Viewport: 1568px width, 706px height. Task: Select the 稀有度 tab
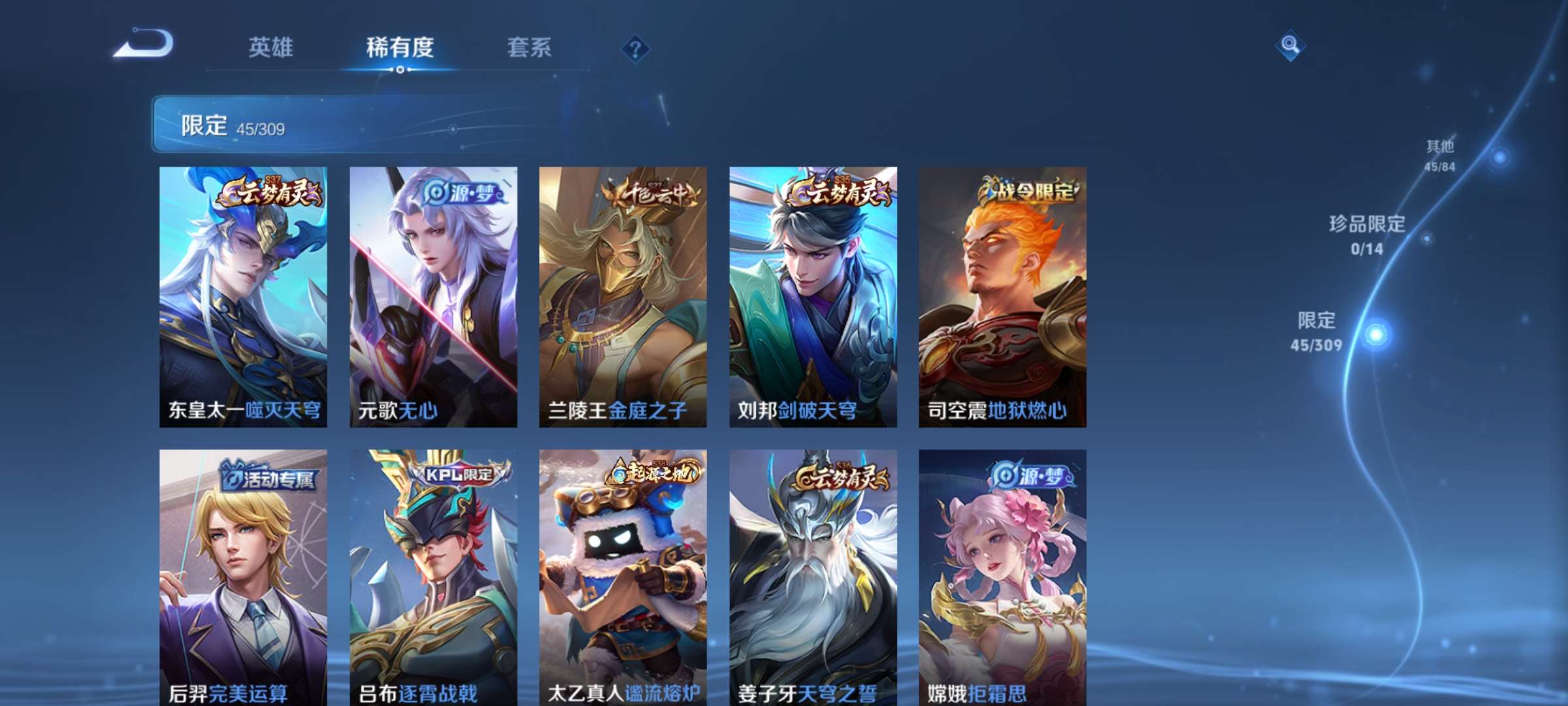pos(399,48)
